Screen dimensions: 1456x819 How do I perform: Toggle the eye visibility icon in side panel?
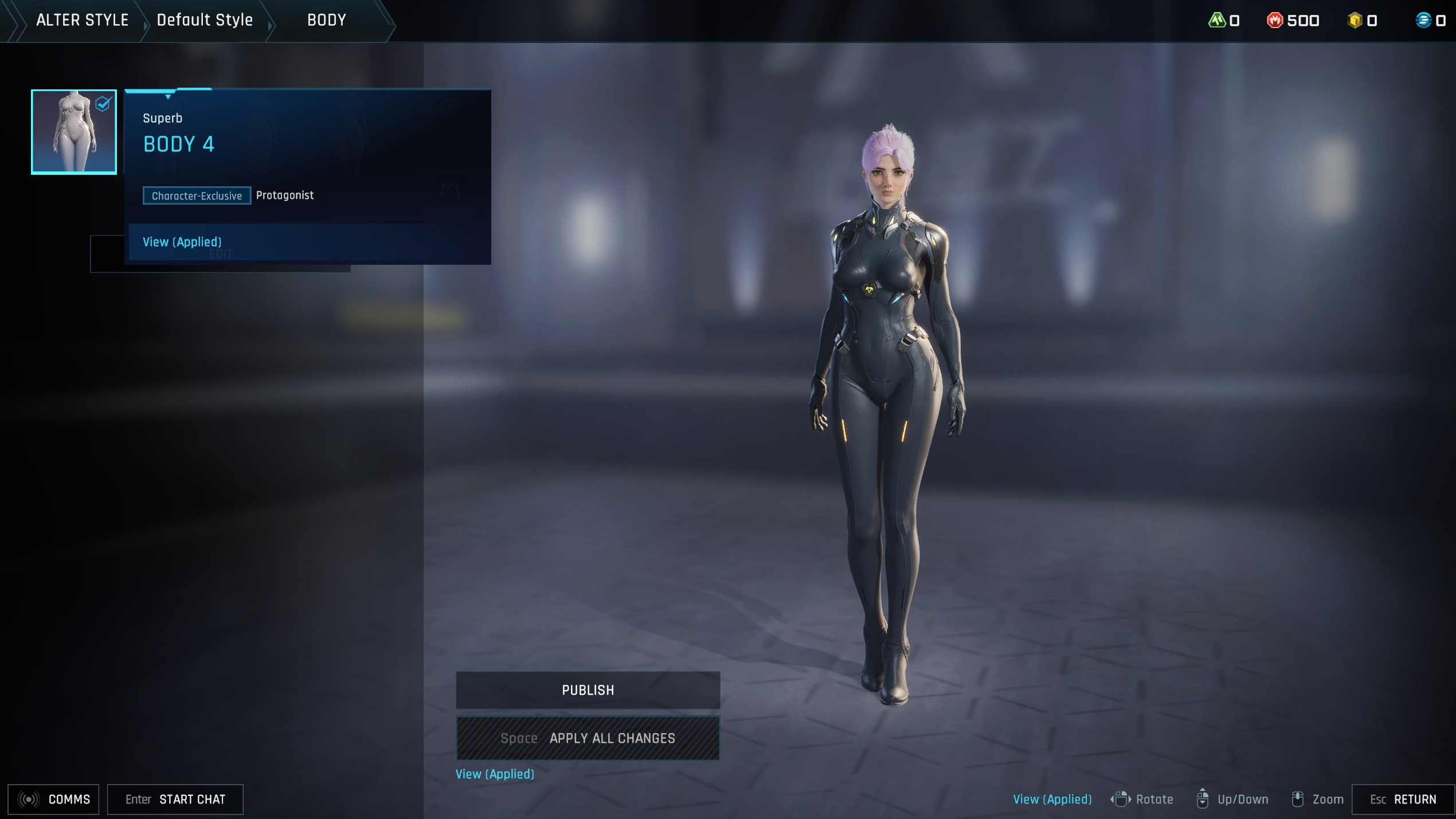point(450,105)
